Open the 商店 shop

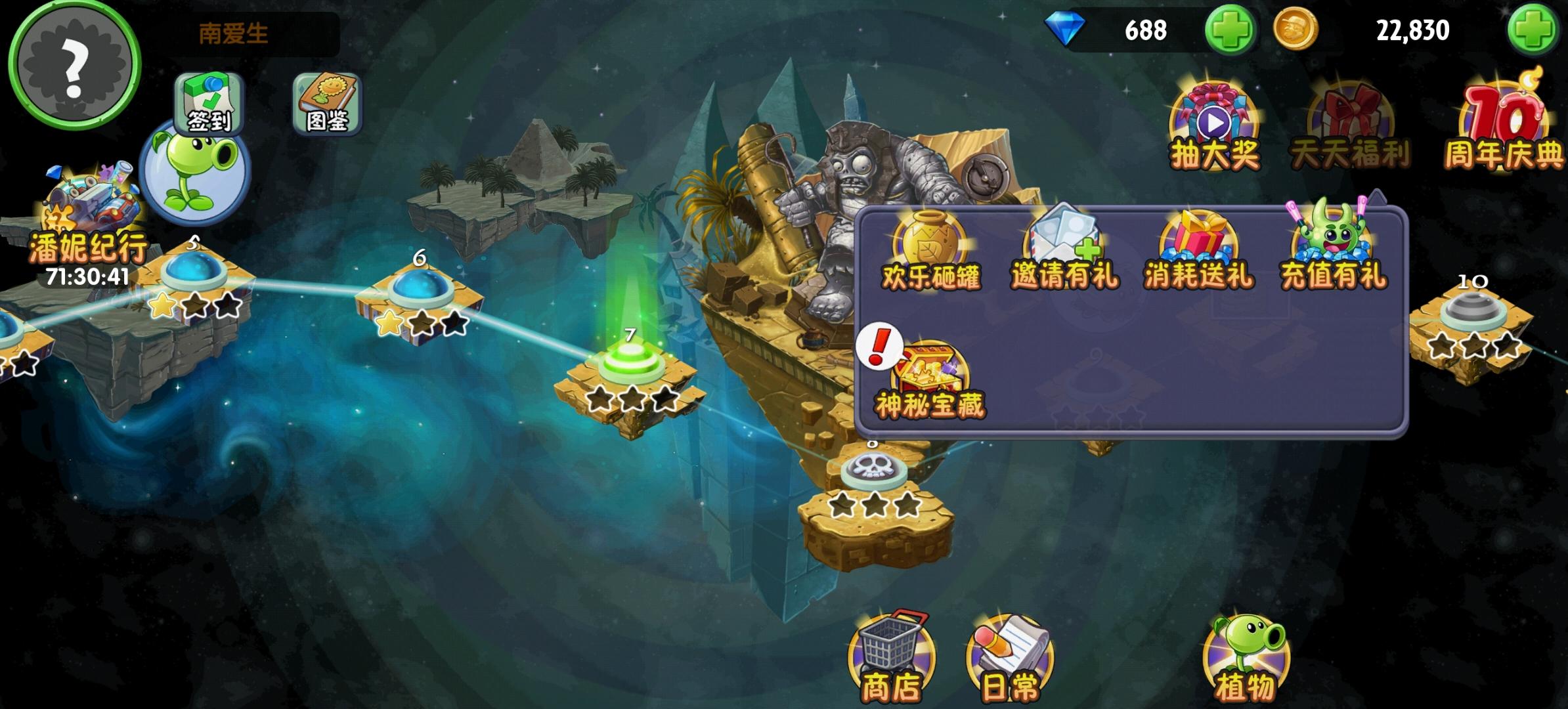pyautogui.click(x=890, y=656)
